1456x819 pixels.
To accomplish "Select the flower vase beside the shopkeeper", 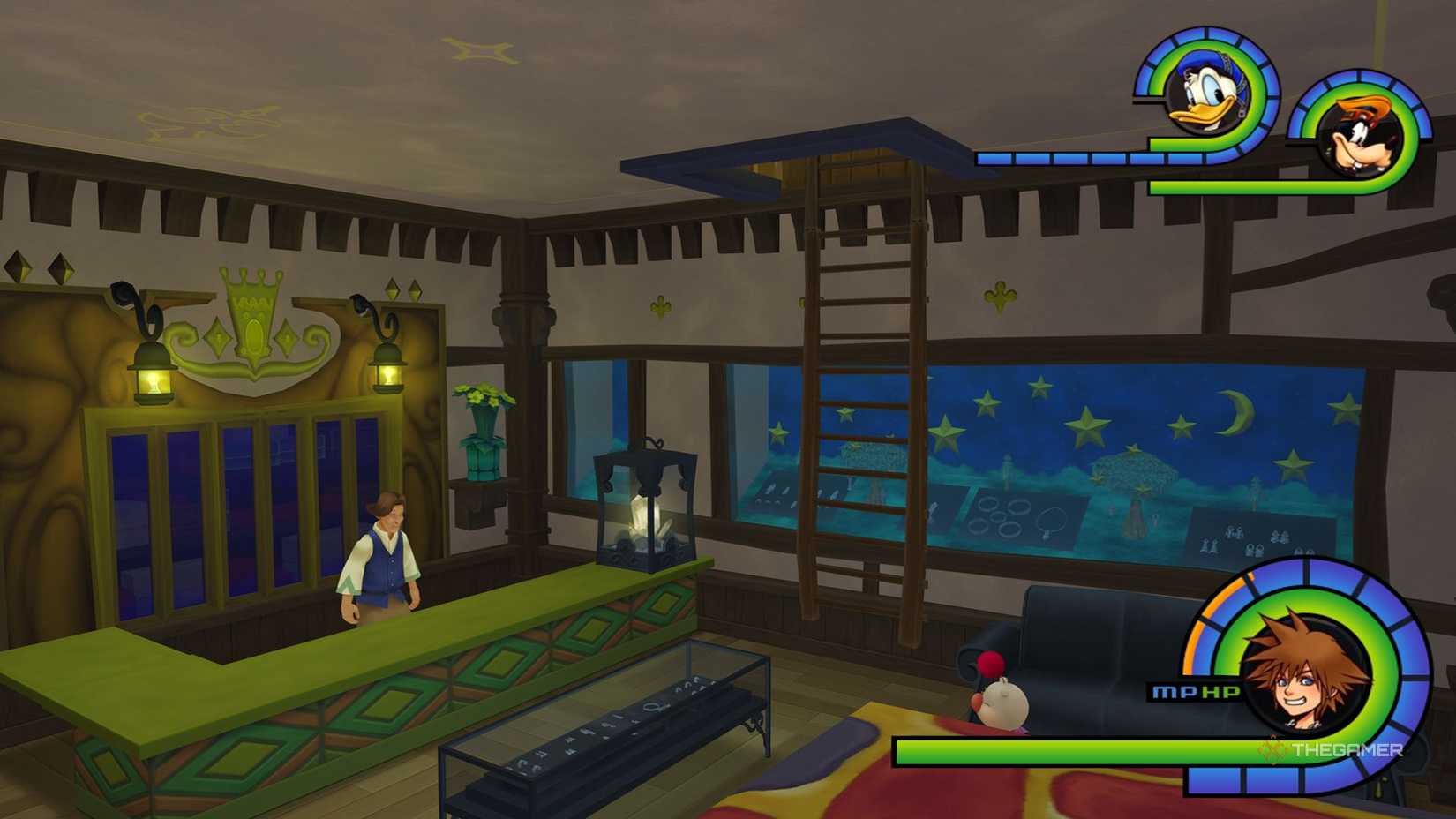I will [482, 424].
